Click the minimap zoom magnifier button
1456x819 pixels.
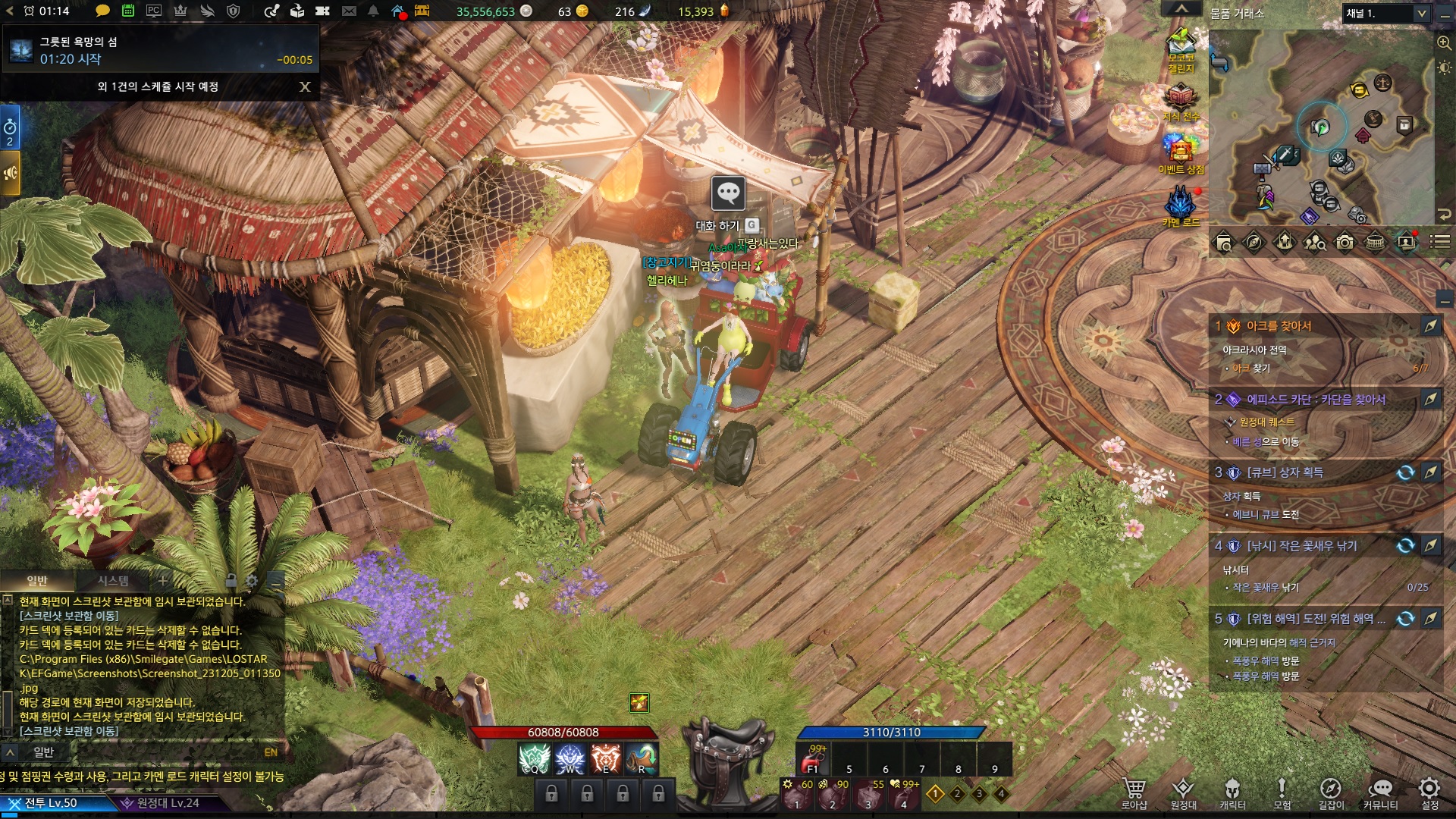pos(1444,43)
